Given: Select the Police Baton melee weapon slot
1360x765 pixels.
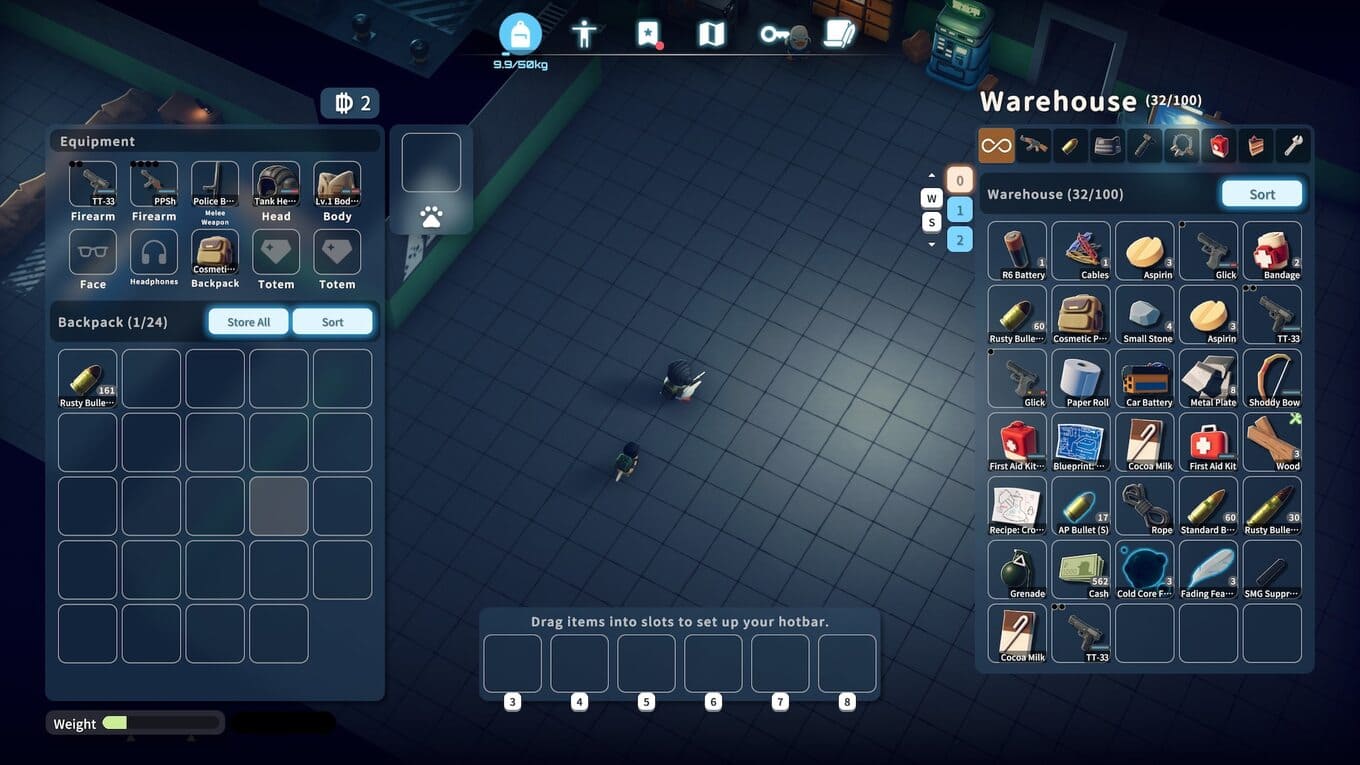Looking at the screenshot, I should 215,185.
